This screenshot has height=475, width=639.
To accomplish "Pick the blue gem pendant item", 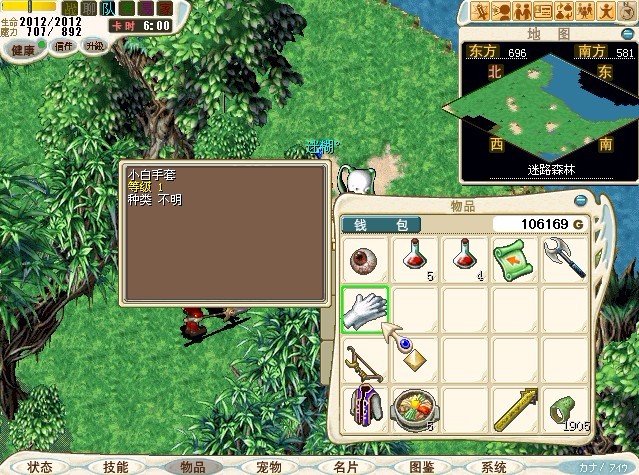I will click(416, 359).
